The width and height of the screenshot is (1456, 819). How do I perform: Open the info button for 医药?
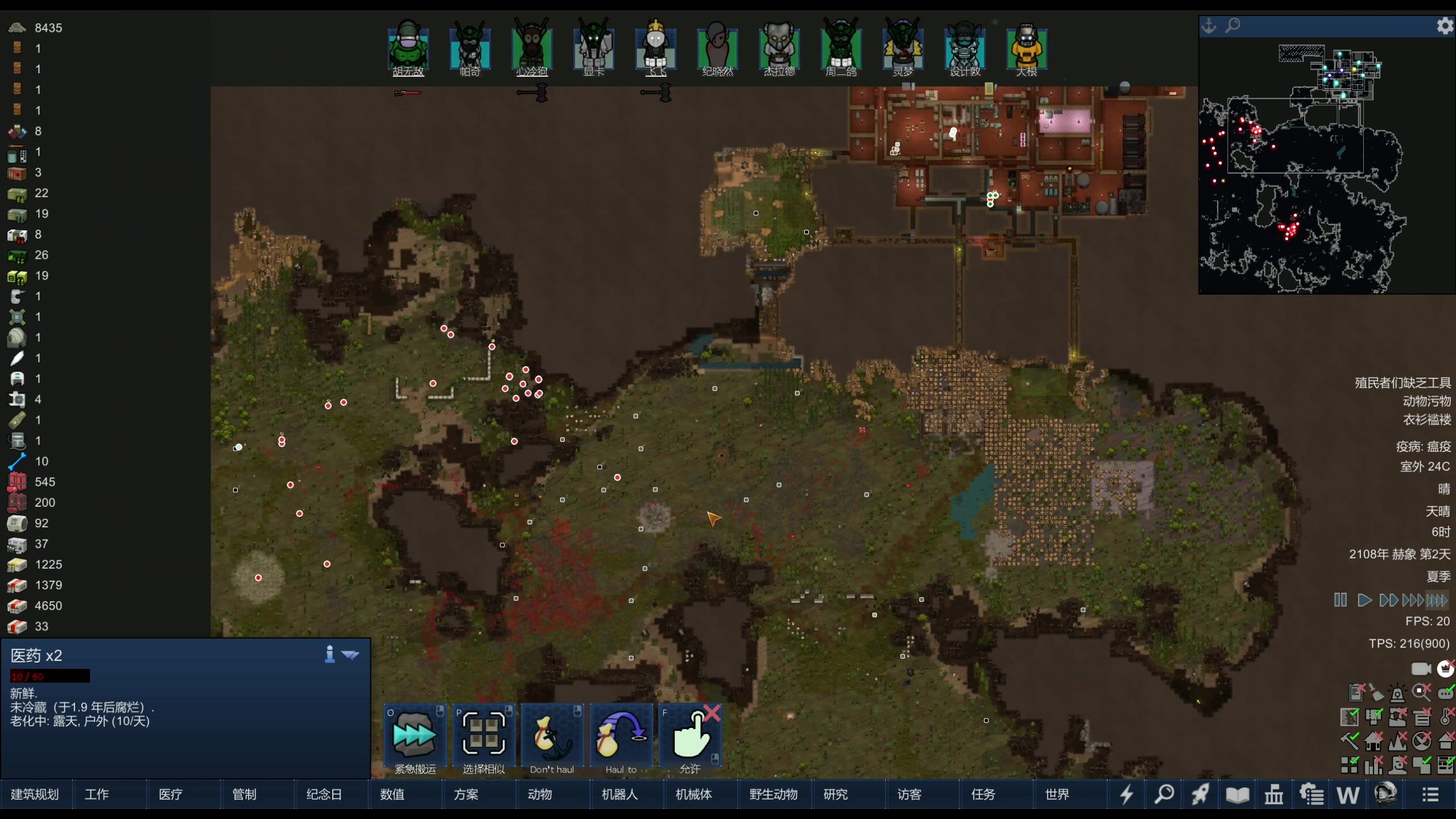pyautogui.click(x=329, y=654)
